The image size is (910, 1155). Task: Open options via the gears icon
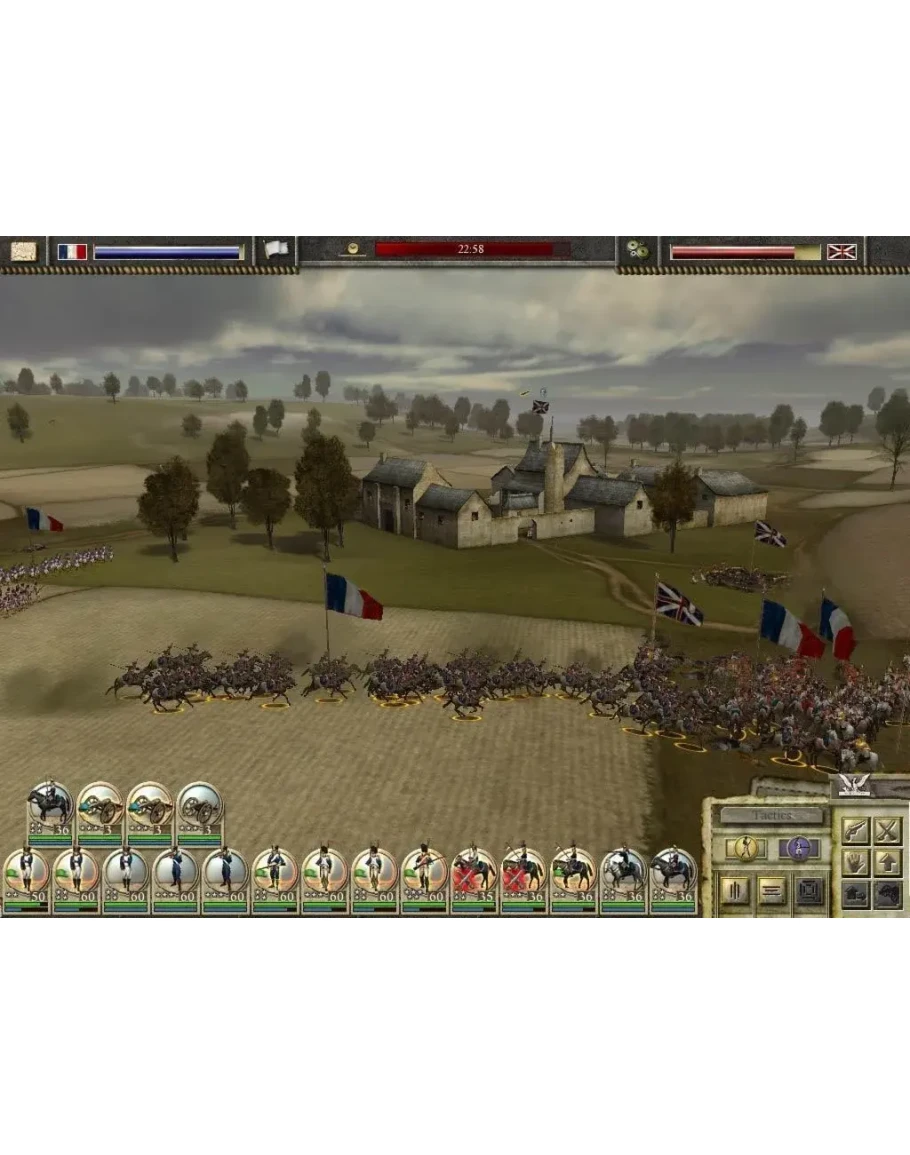(637, 250)
